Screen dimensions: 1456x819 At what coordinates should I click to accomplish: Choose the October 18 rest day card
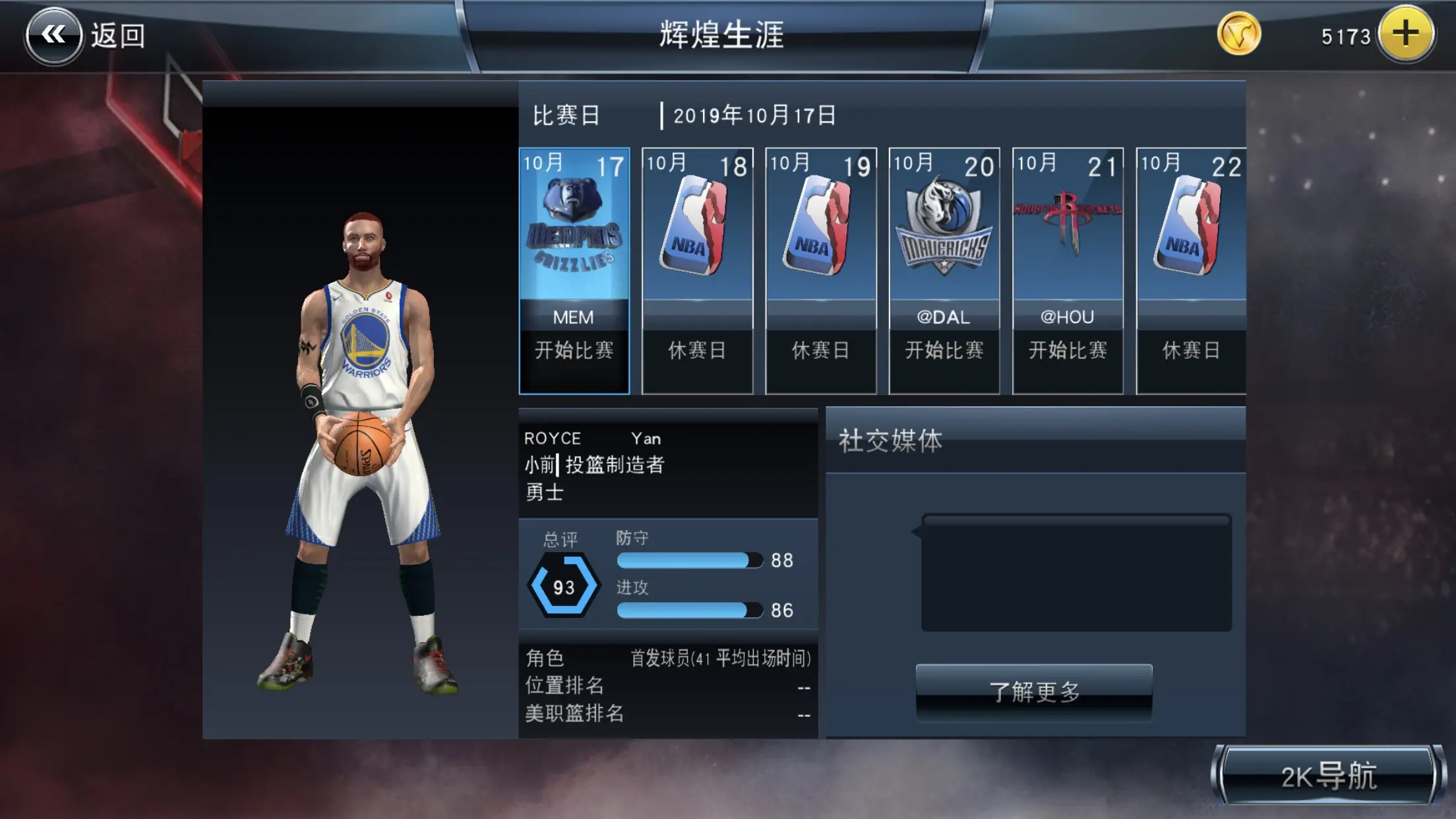[697, 270]
